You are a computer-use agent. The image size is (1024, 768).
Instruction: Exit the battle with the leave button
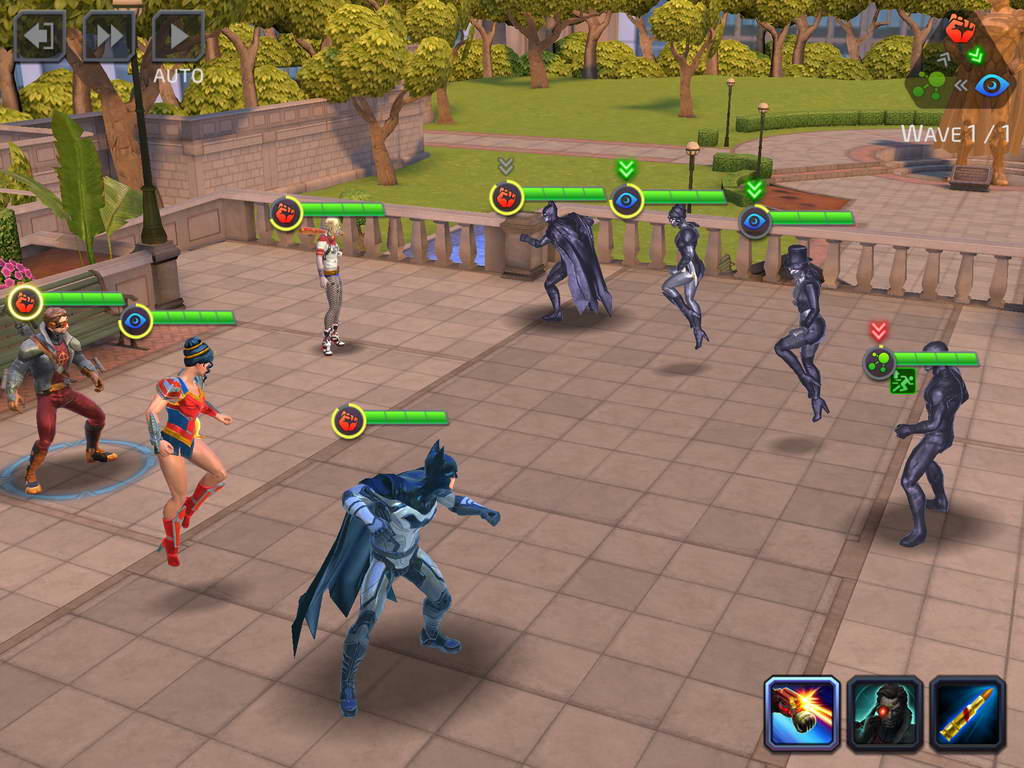39,36
